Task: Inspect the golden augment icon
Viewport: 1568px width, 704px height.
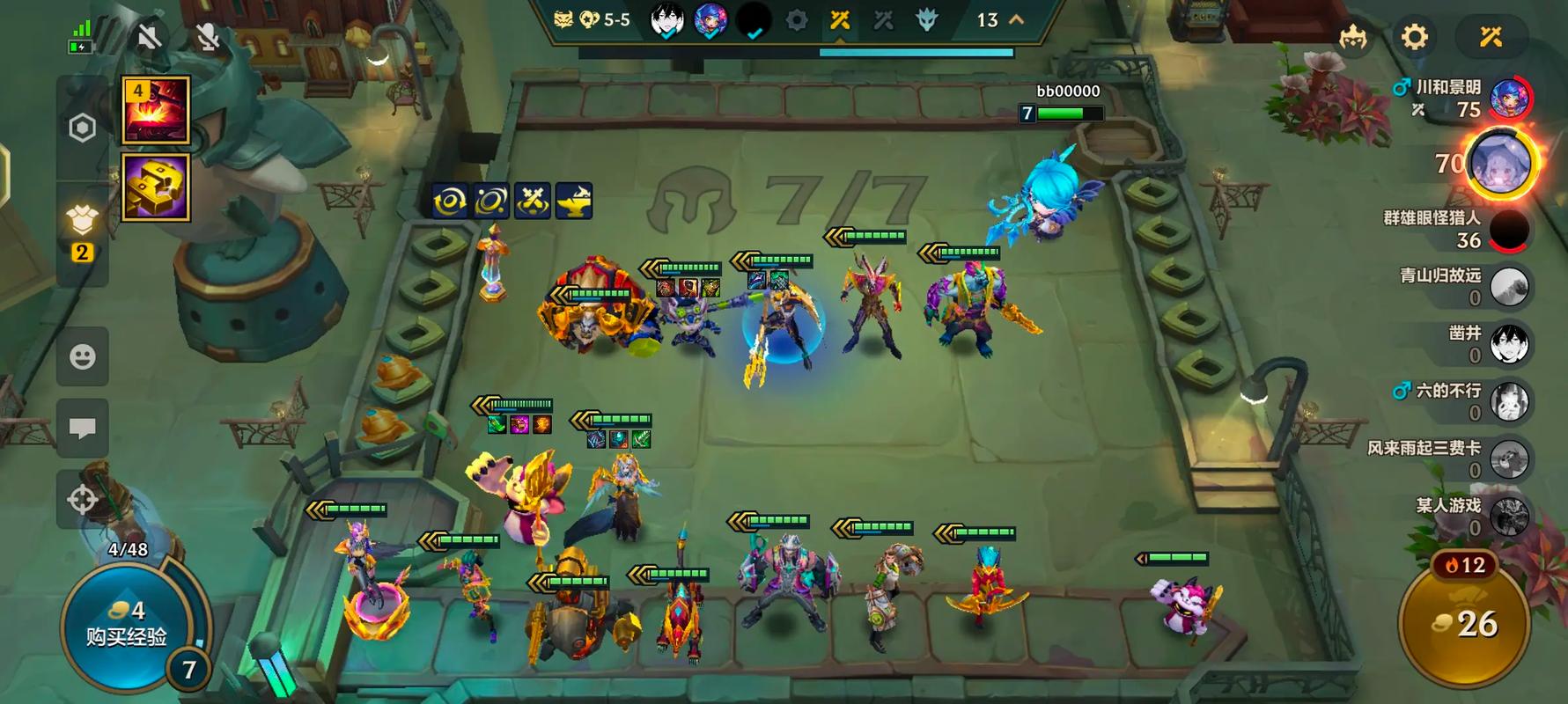Action: coord(156,187)
